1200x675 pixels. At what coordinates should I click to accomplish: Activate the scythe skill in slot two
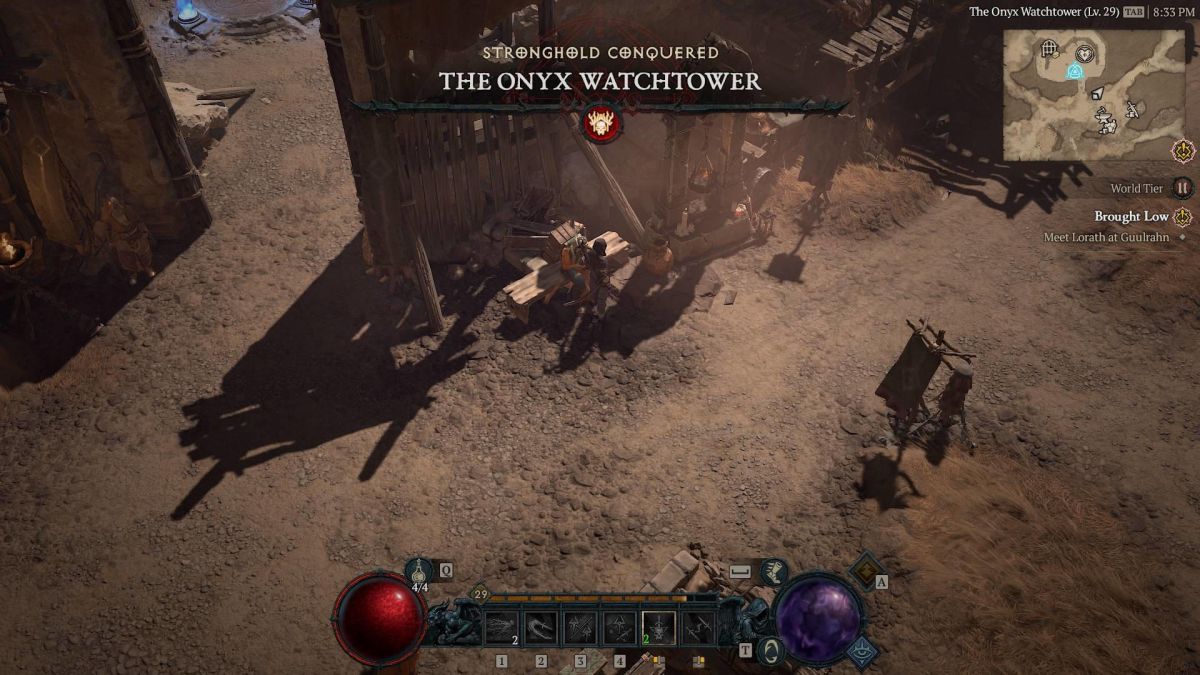541,628
